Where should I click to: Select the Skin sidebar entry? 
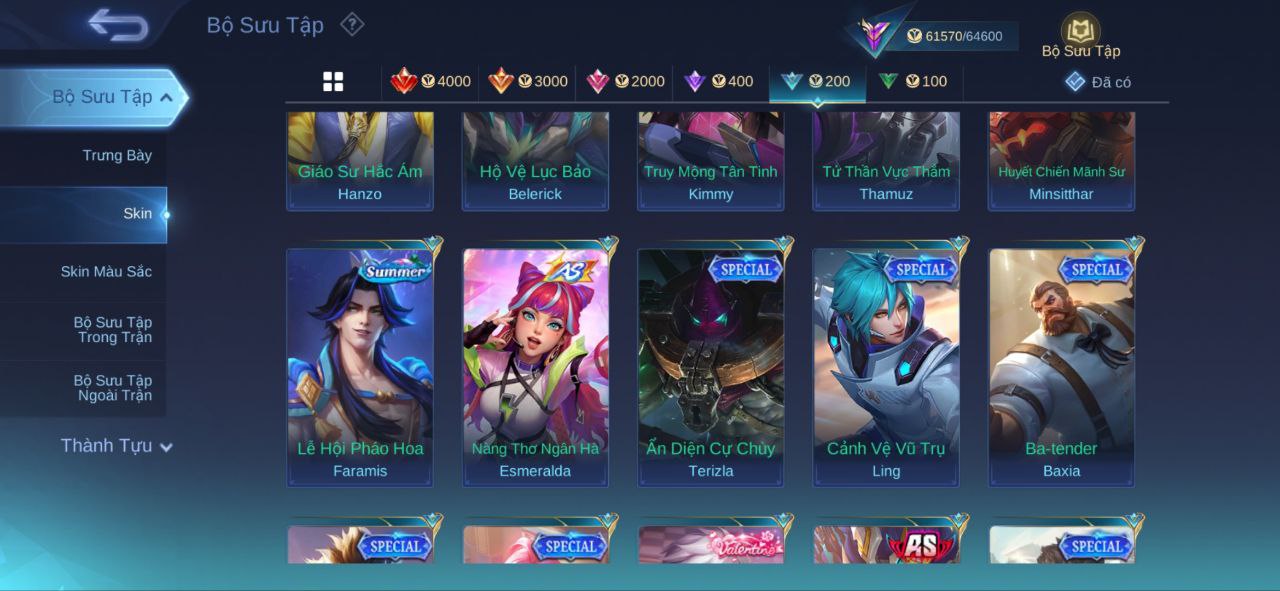pos(137,214)
